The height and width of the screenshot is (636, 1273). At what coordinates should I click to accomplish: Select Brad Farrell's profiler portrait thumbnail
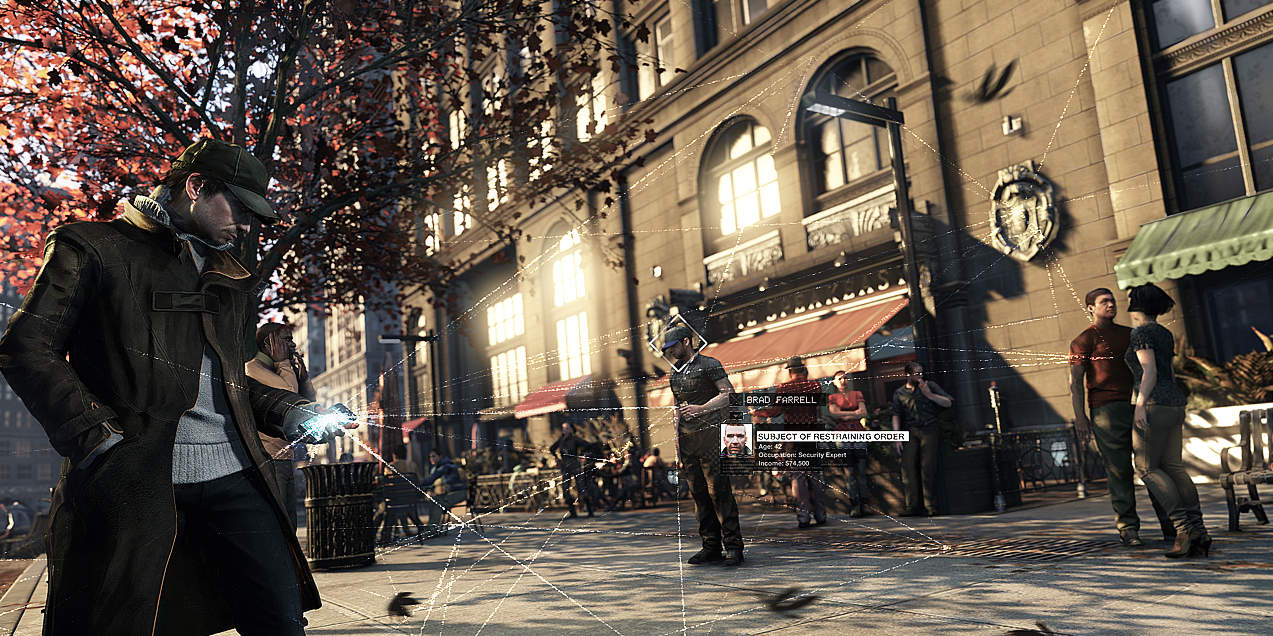point(736,440)
